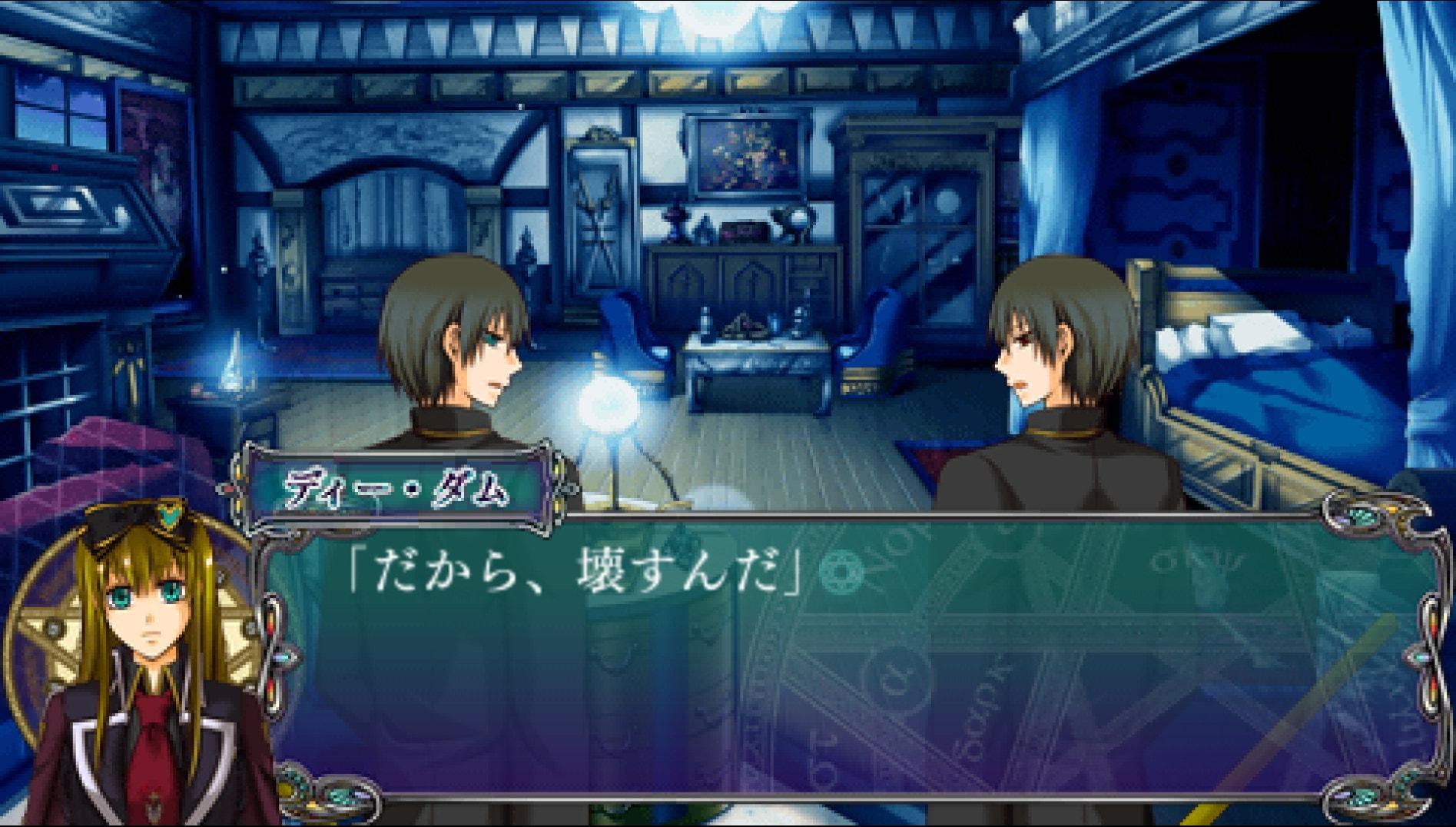Advance the dialogue by clicking the message box
Screen dimensions: 1456x827
tap(845, 676)
